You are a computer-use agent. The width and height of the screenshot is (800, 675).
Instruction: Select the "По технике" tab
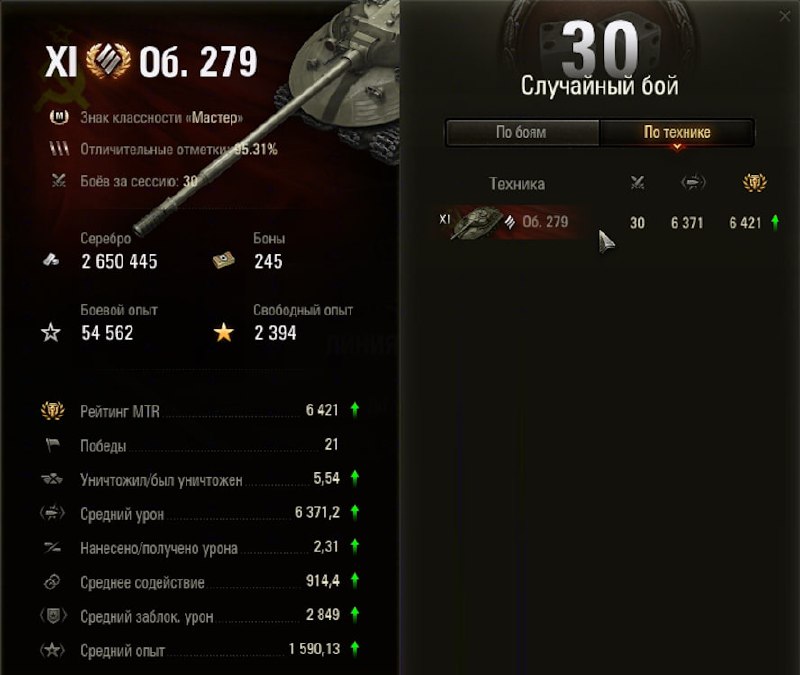click(x=677, y=132)
